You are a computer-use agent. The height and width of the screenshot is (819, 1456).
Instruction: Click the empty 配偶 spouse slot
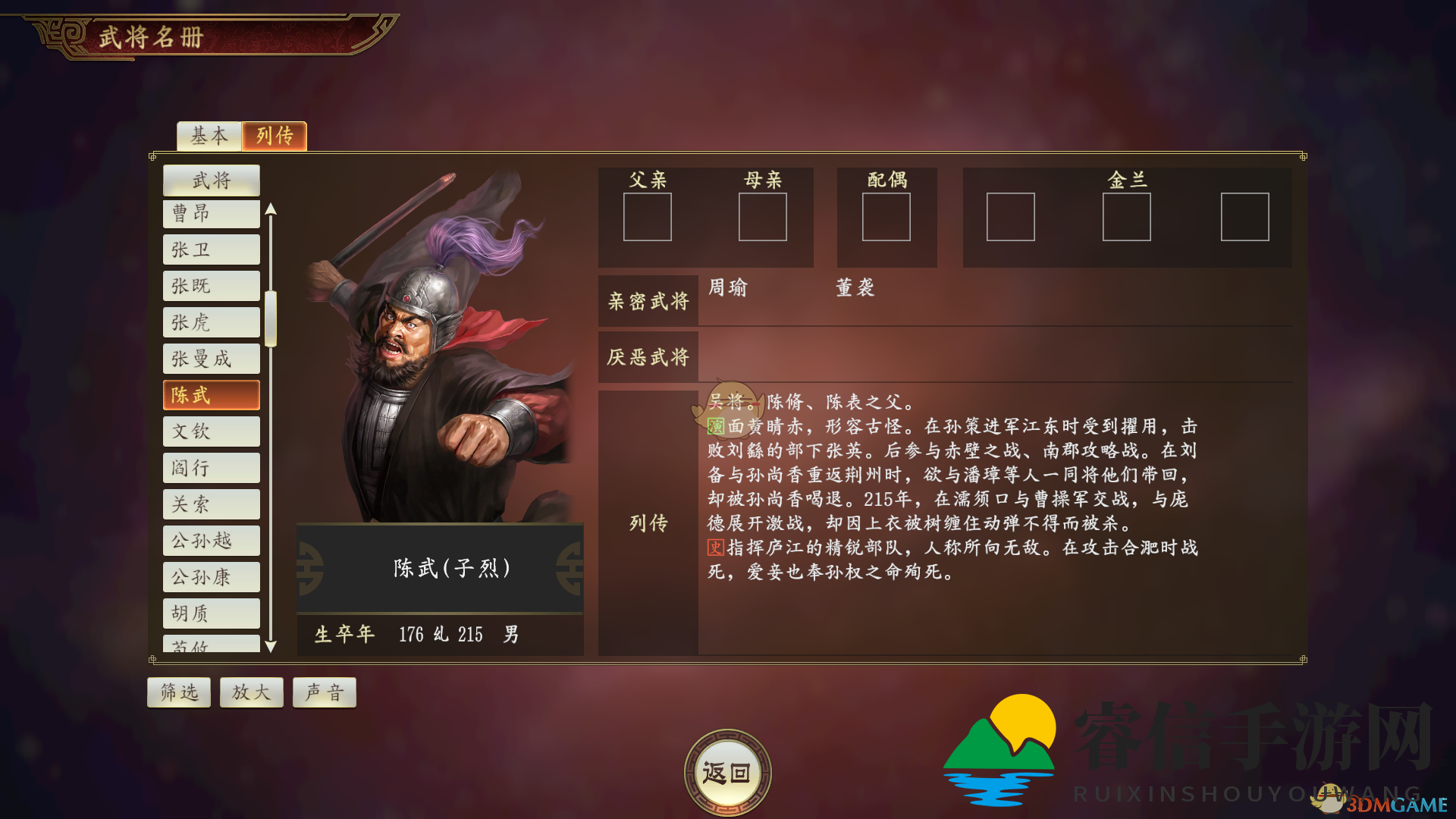tap(886, 218)
